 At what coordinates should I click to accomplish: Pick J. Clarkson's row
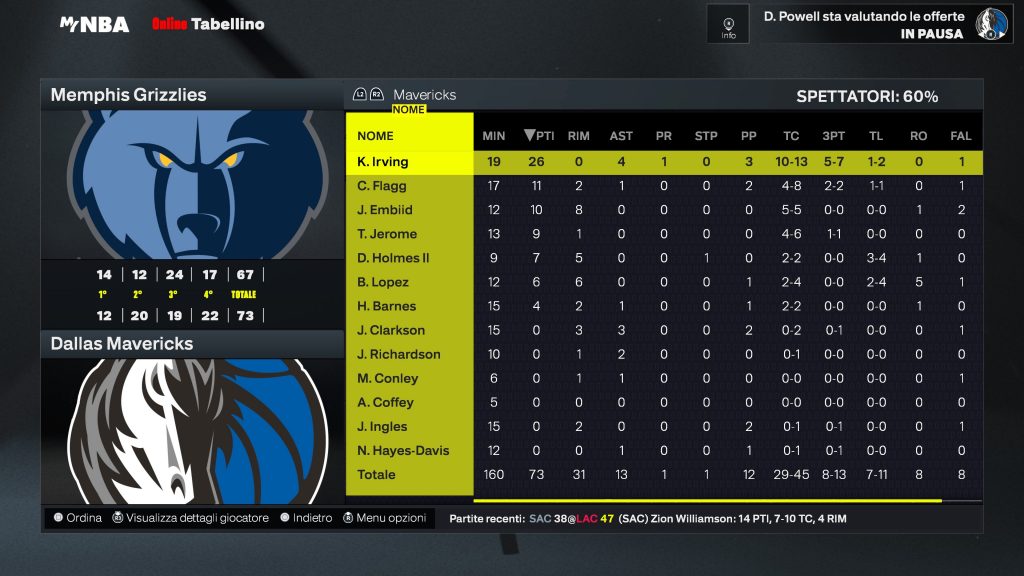[x=391, y=330]
